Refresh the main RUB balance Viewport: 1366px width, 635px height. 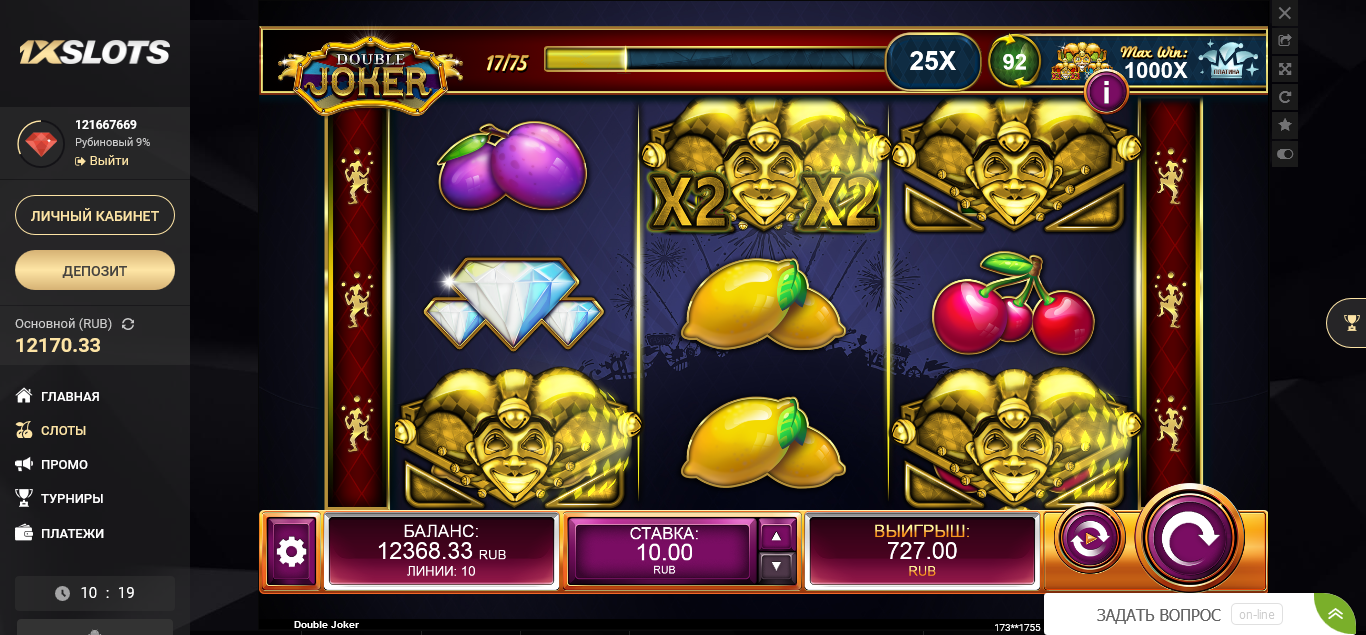click(128, 324)
